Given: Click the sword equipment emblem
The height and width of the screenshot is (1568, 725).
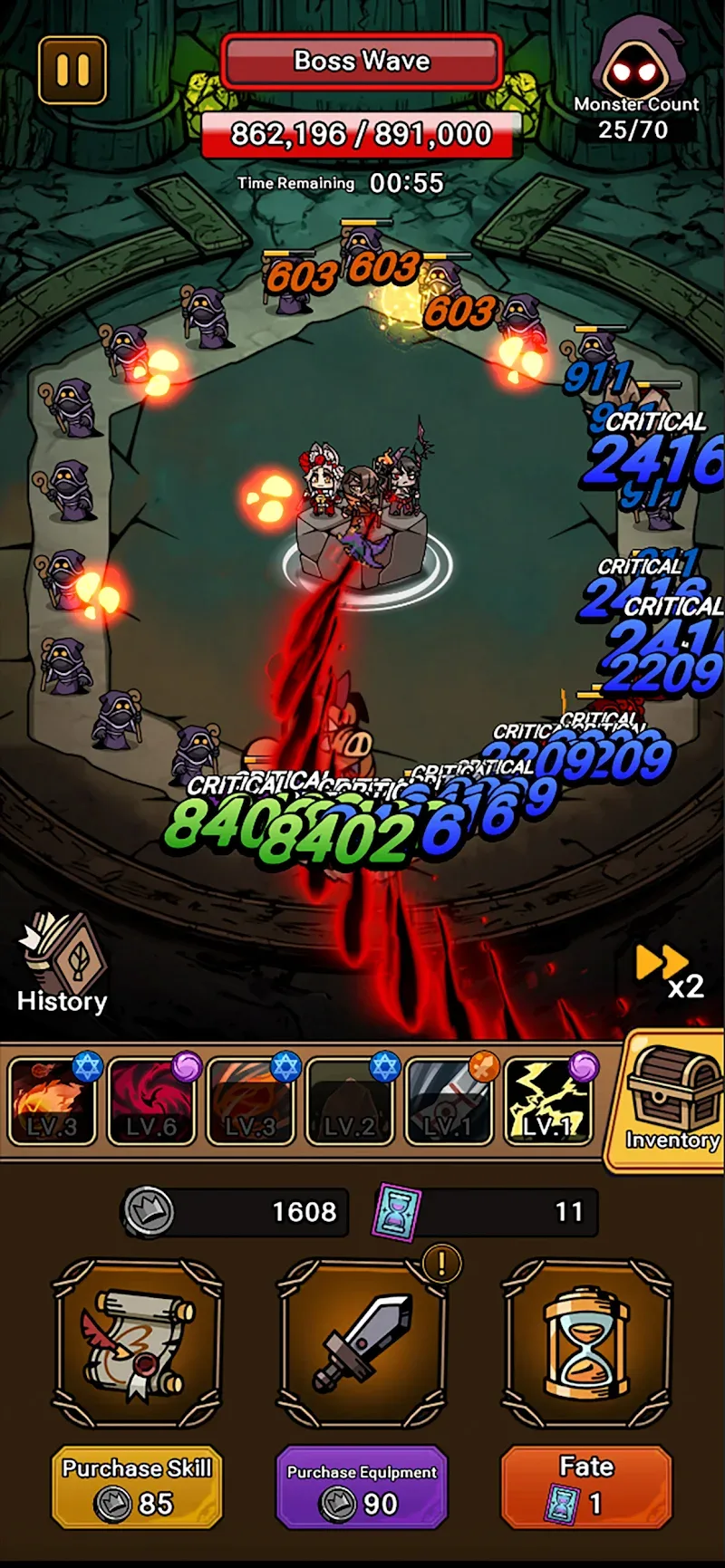Looking at the screenshot, I should coord(362,1343).
